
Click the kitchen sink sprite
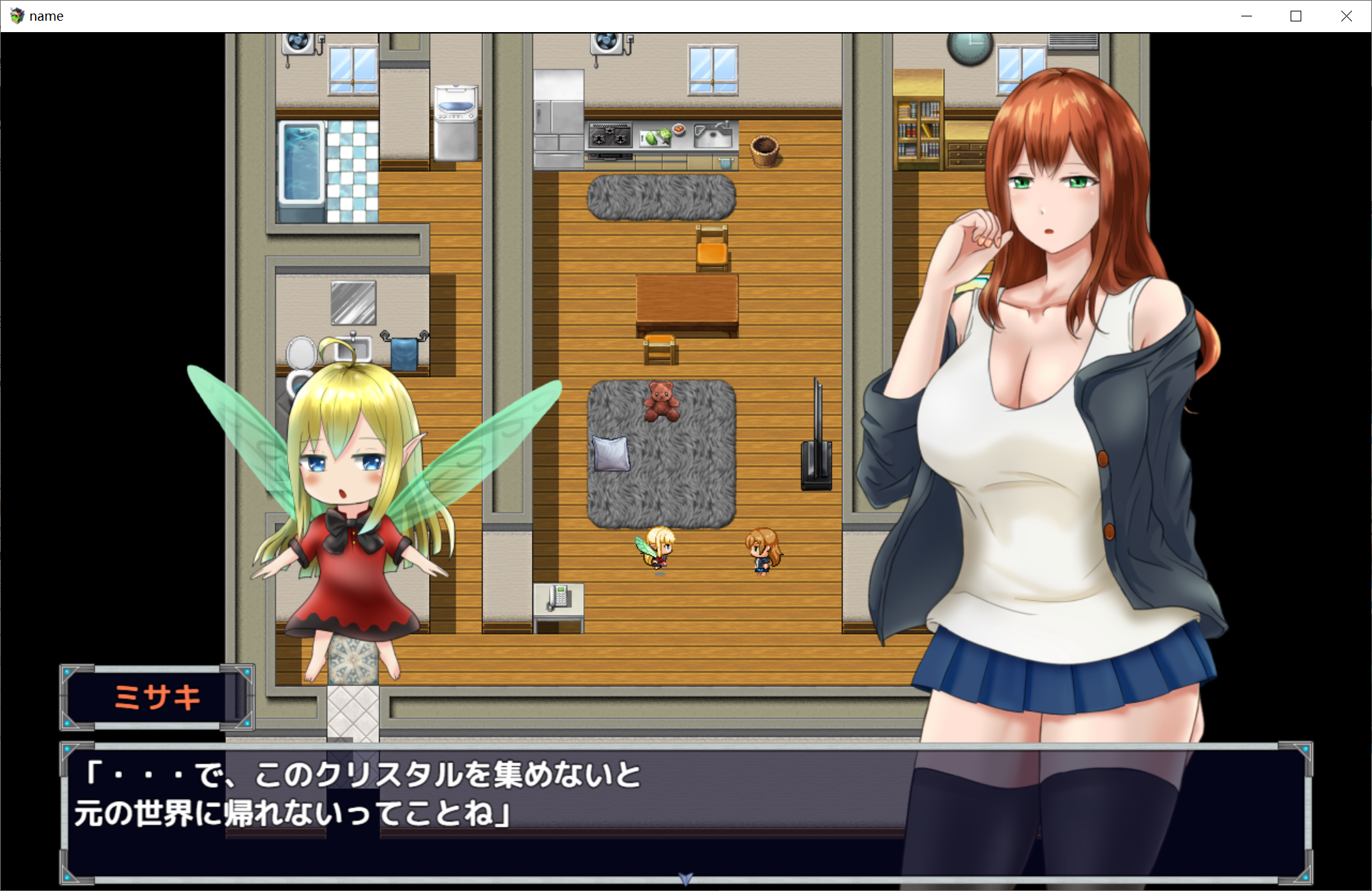(x=713, y=134)
